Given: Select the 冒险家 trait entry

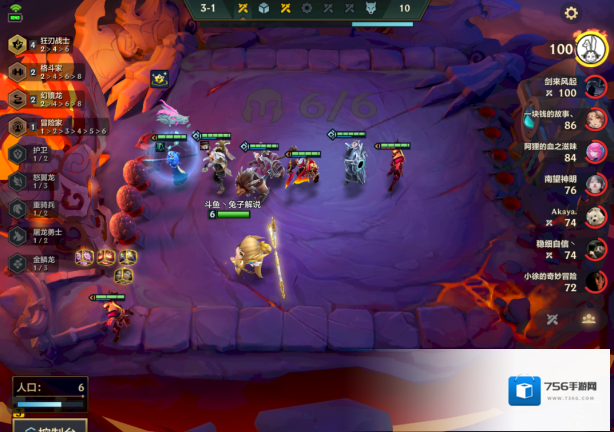Looking at the screenshot, I should tap(42, 126).
